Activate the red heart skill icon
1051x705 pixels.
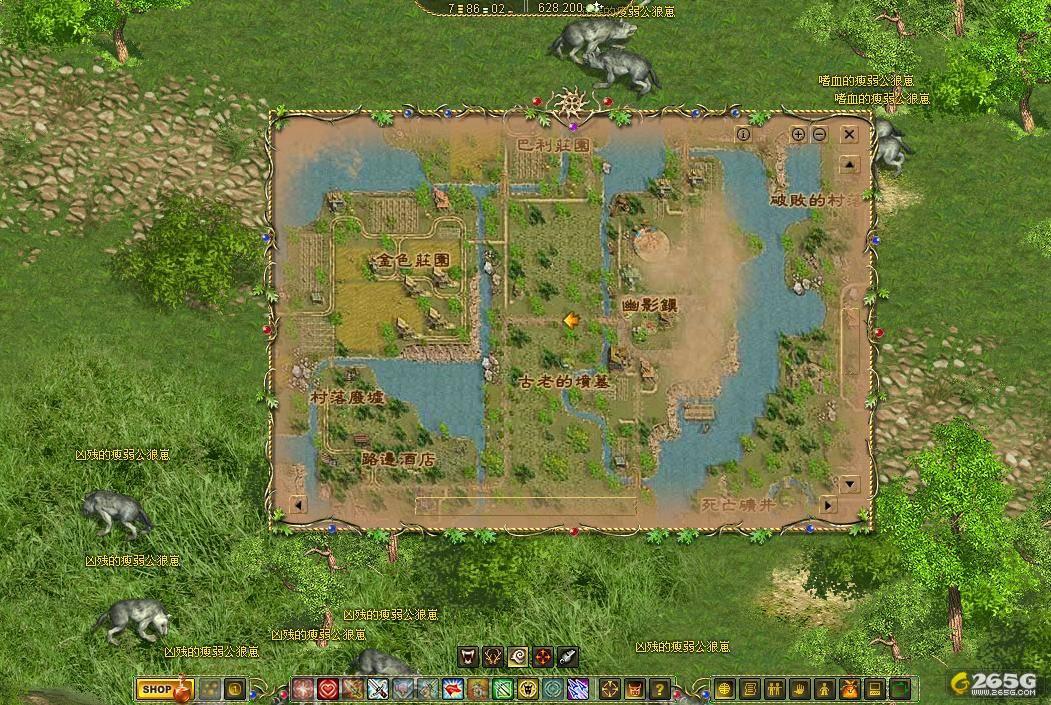pyautogui.click(x=328, y=689)
